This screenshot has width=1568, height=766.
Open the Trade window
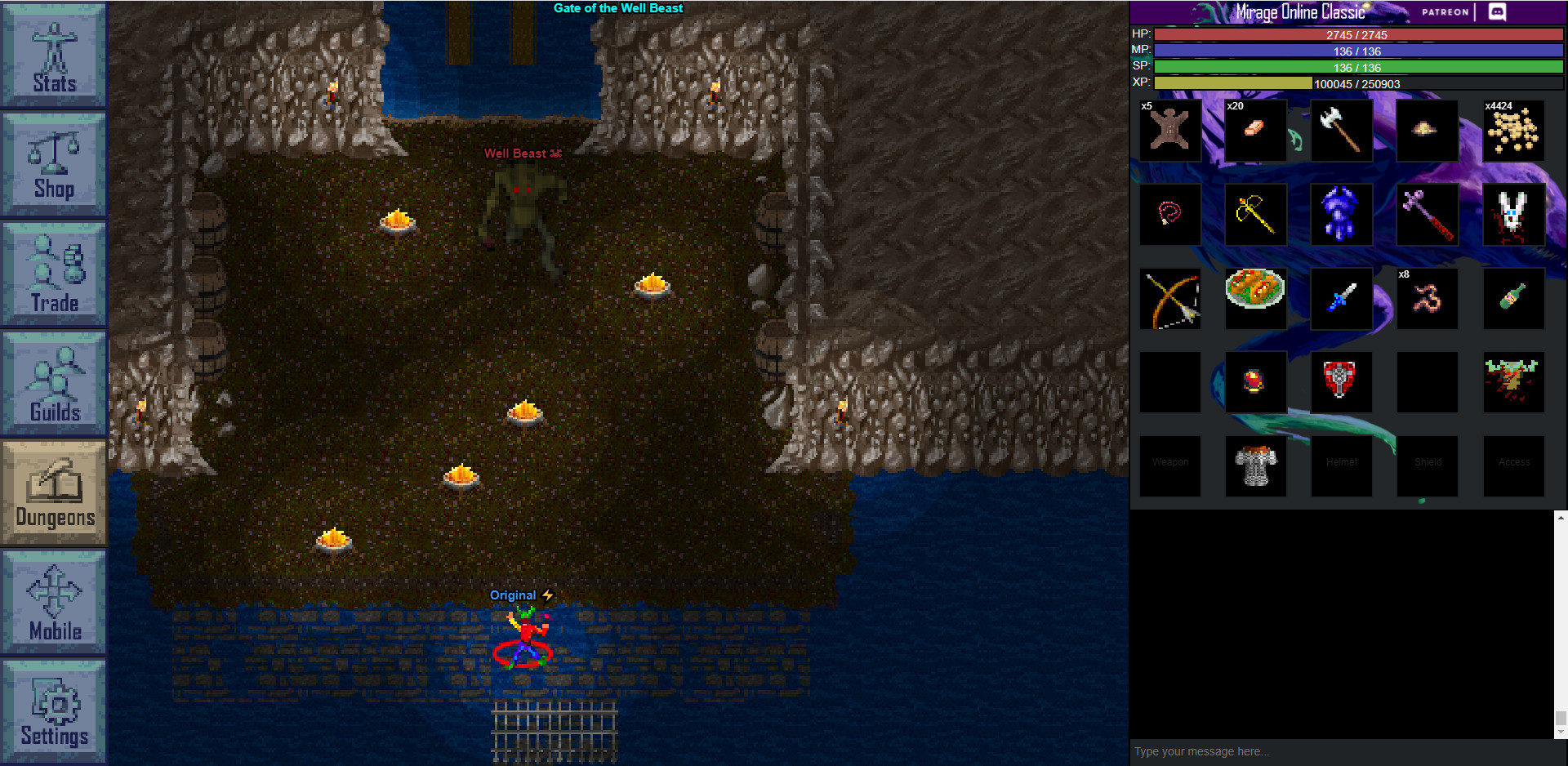[53, 274]
